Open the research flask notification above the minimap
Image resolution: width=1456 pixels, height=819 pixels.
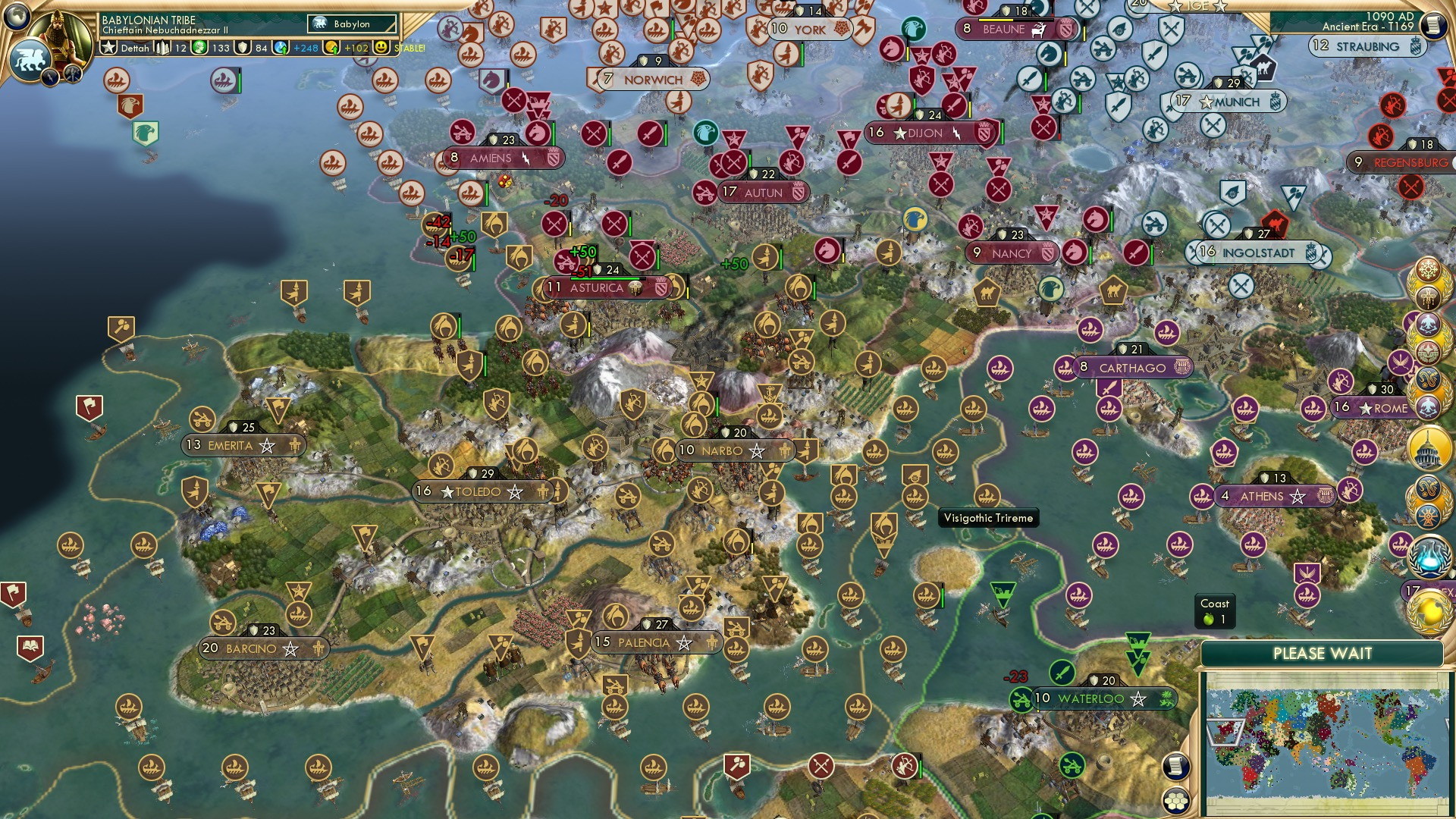pos(1429,554)
